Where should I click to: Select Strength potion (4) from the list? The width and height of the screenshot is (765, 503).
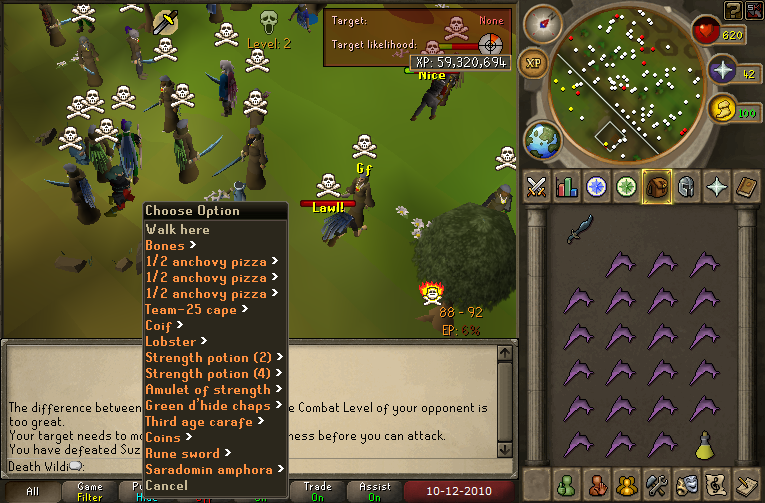(x=208, y=373)
